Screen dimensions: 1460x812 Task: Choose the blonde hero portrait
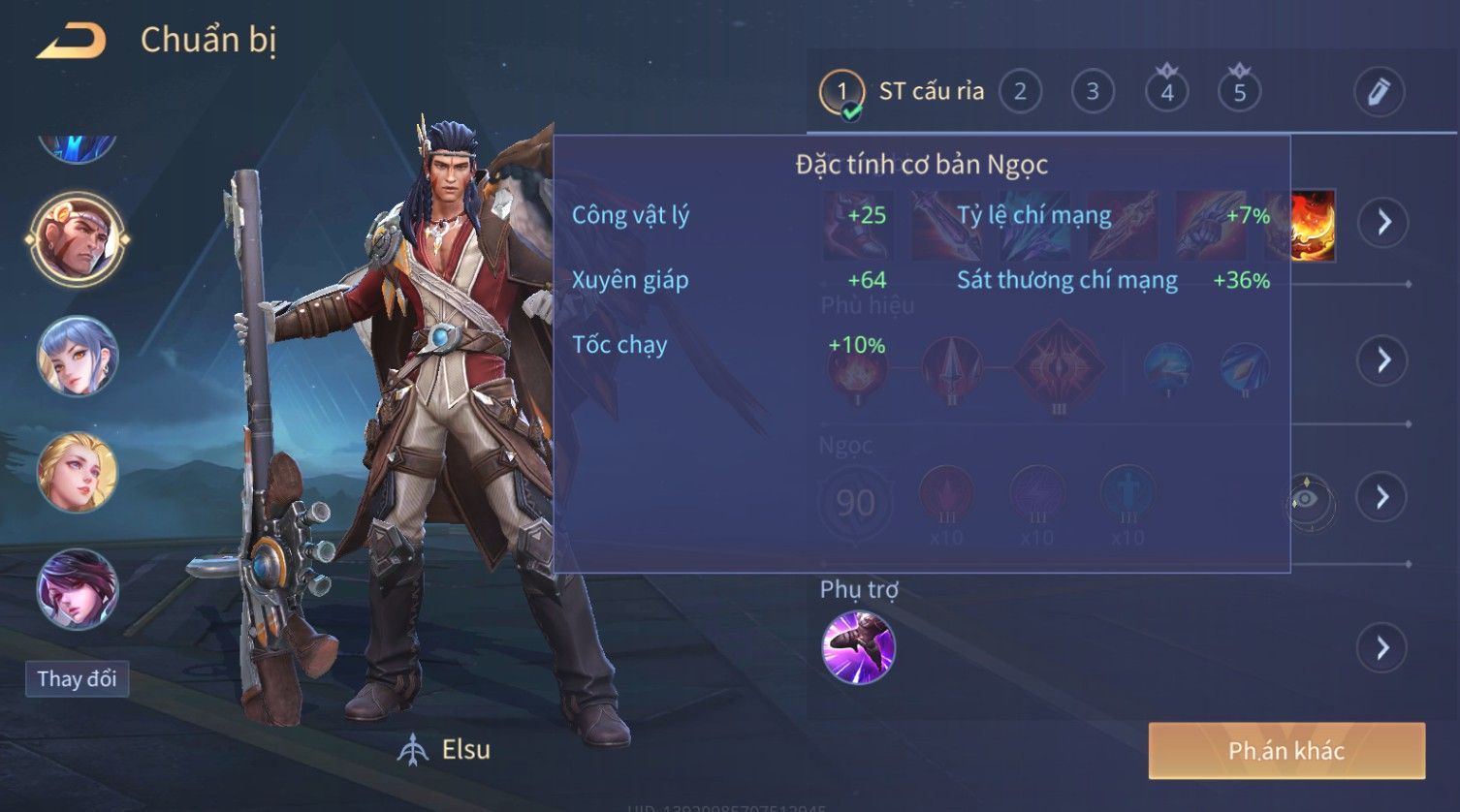(78, 473)
